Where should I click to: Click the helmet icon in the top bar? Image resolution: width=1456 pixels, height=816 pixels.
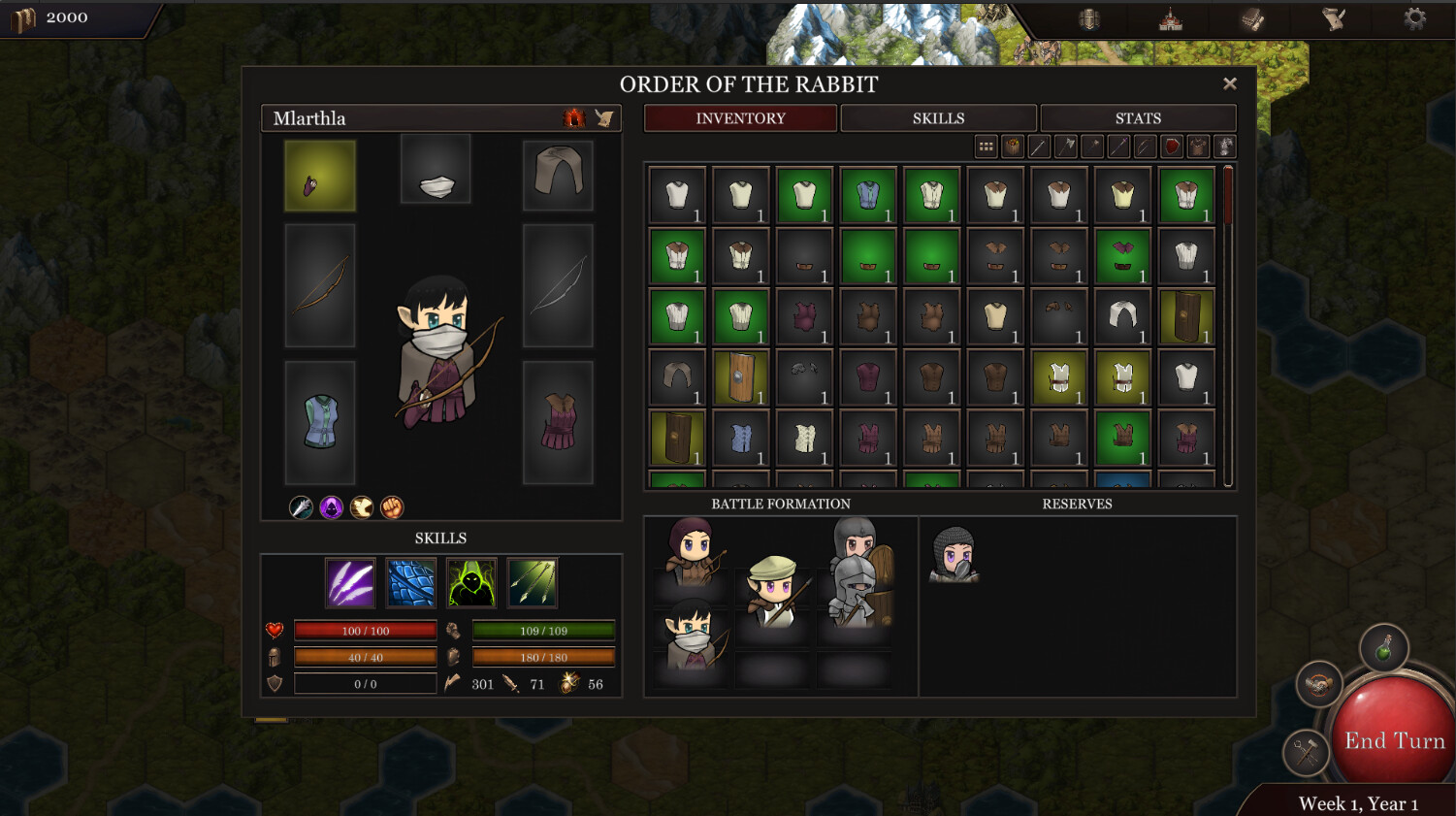point(1090,19)
